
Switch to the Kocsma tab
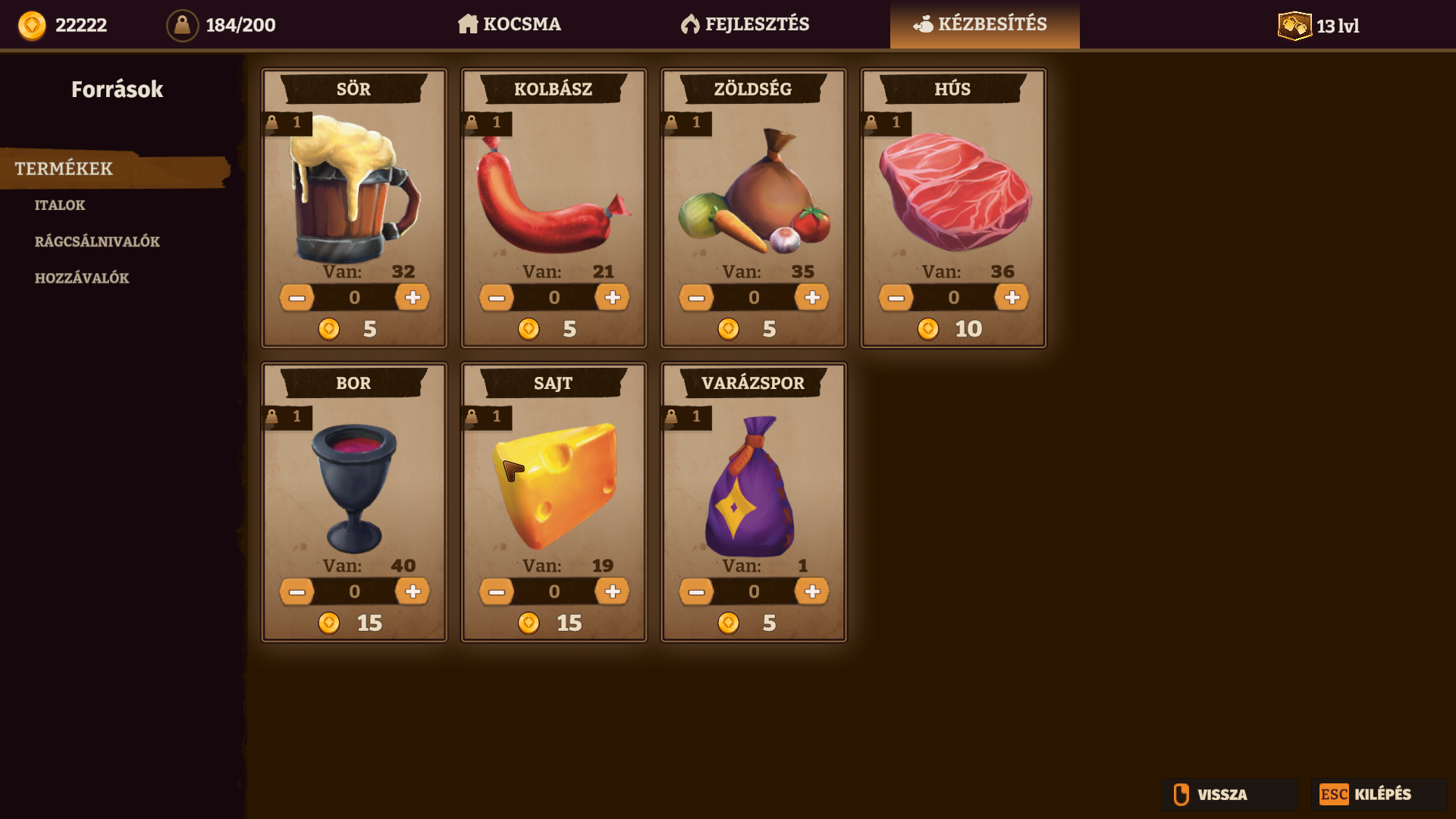click(510, 24)
